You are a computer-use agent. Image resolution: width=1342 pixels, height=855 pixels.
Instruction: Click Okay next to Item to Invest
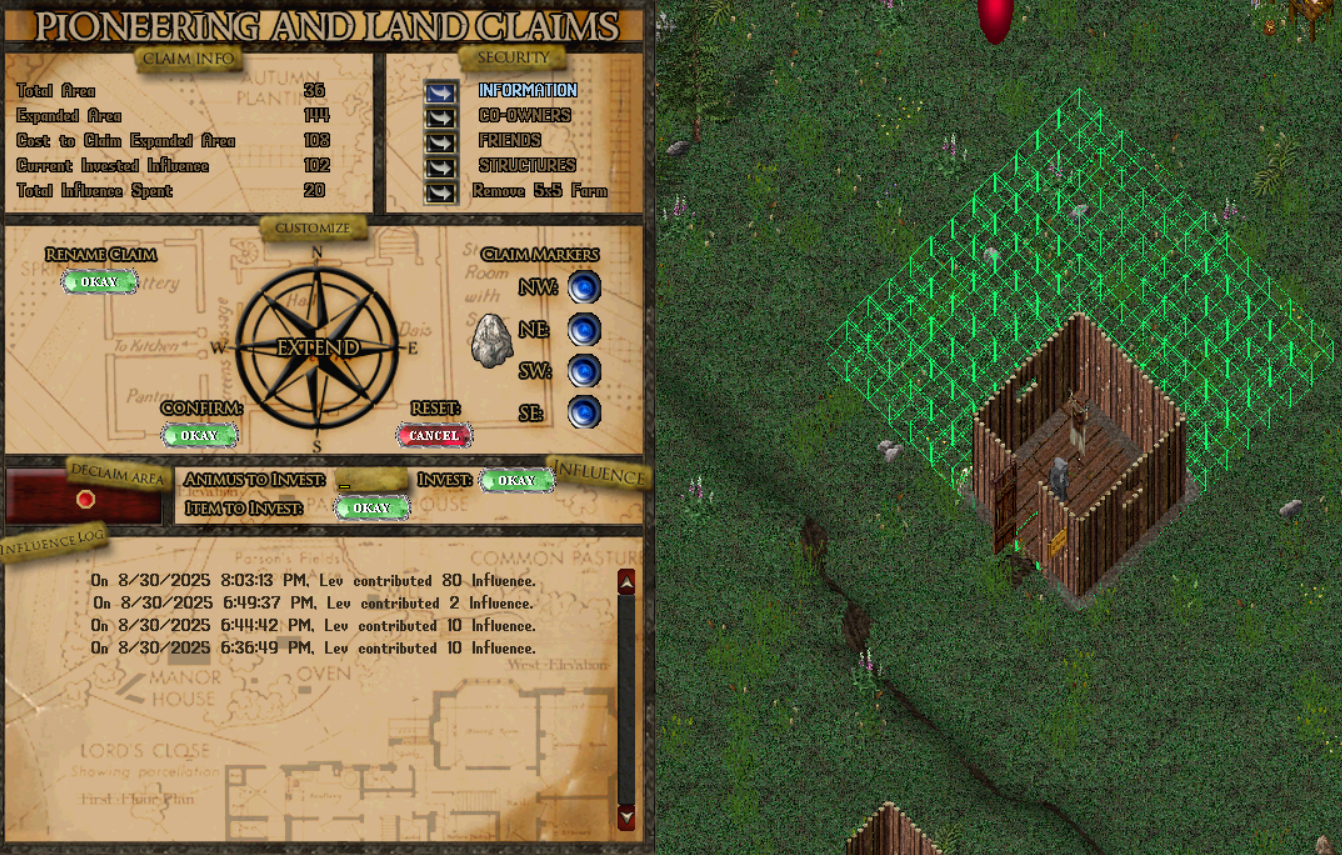click(371, 508)
